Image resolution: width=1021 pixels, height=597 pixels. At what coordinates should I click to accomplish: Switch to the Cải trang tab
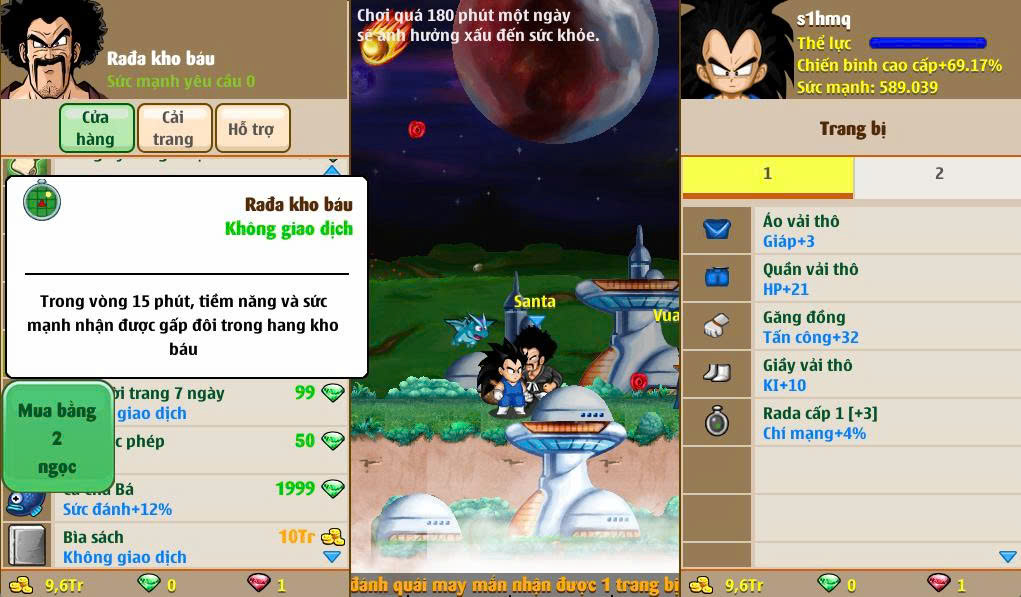pyautogui.click(x=174, y=128)
